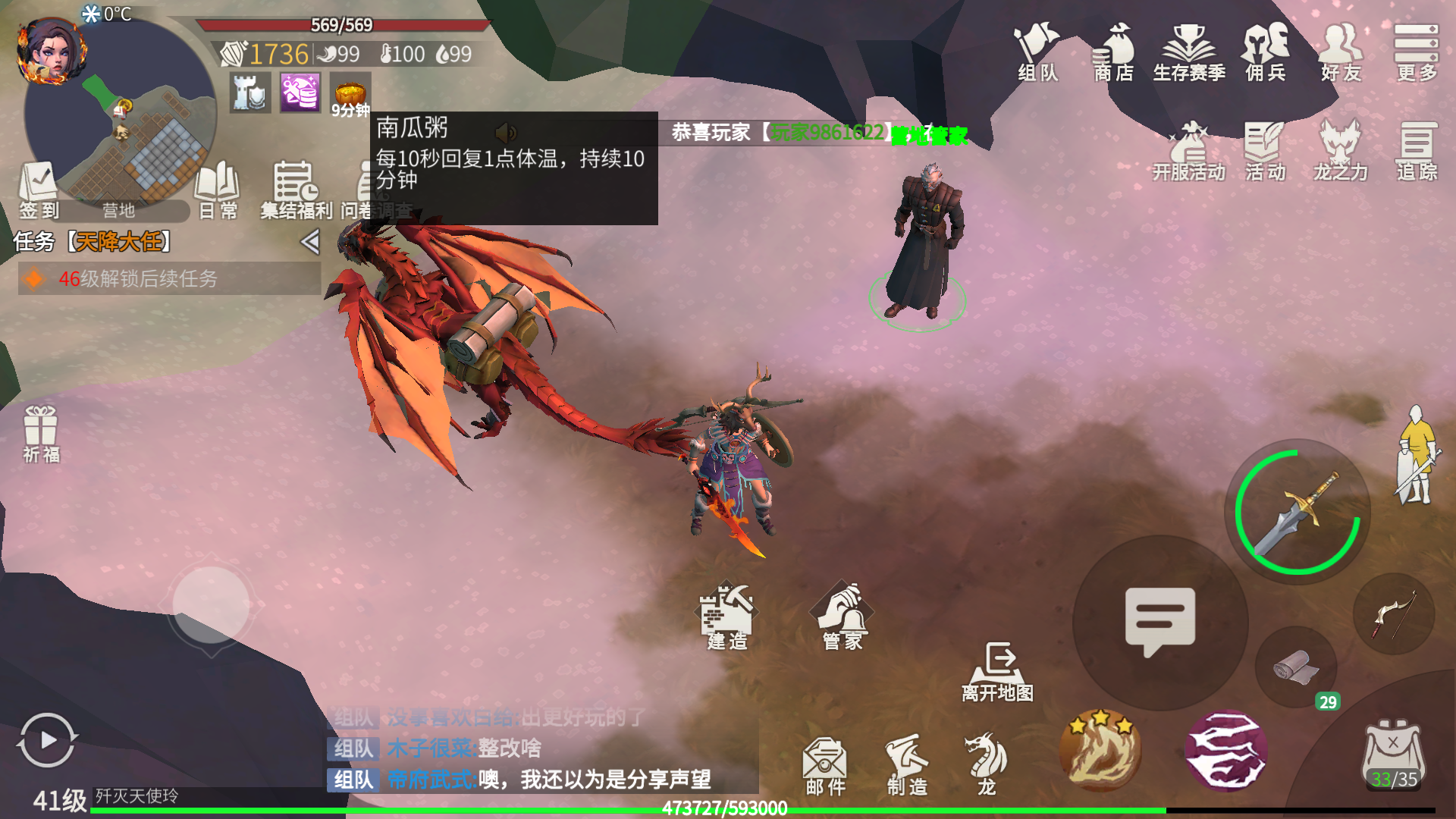
Task: Open 龙之力 dragon power panel
Action: click(x=1340, y=152)
